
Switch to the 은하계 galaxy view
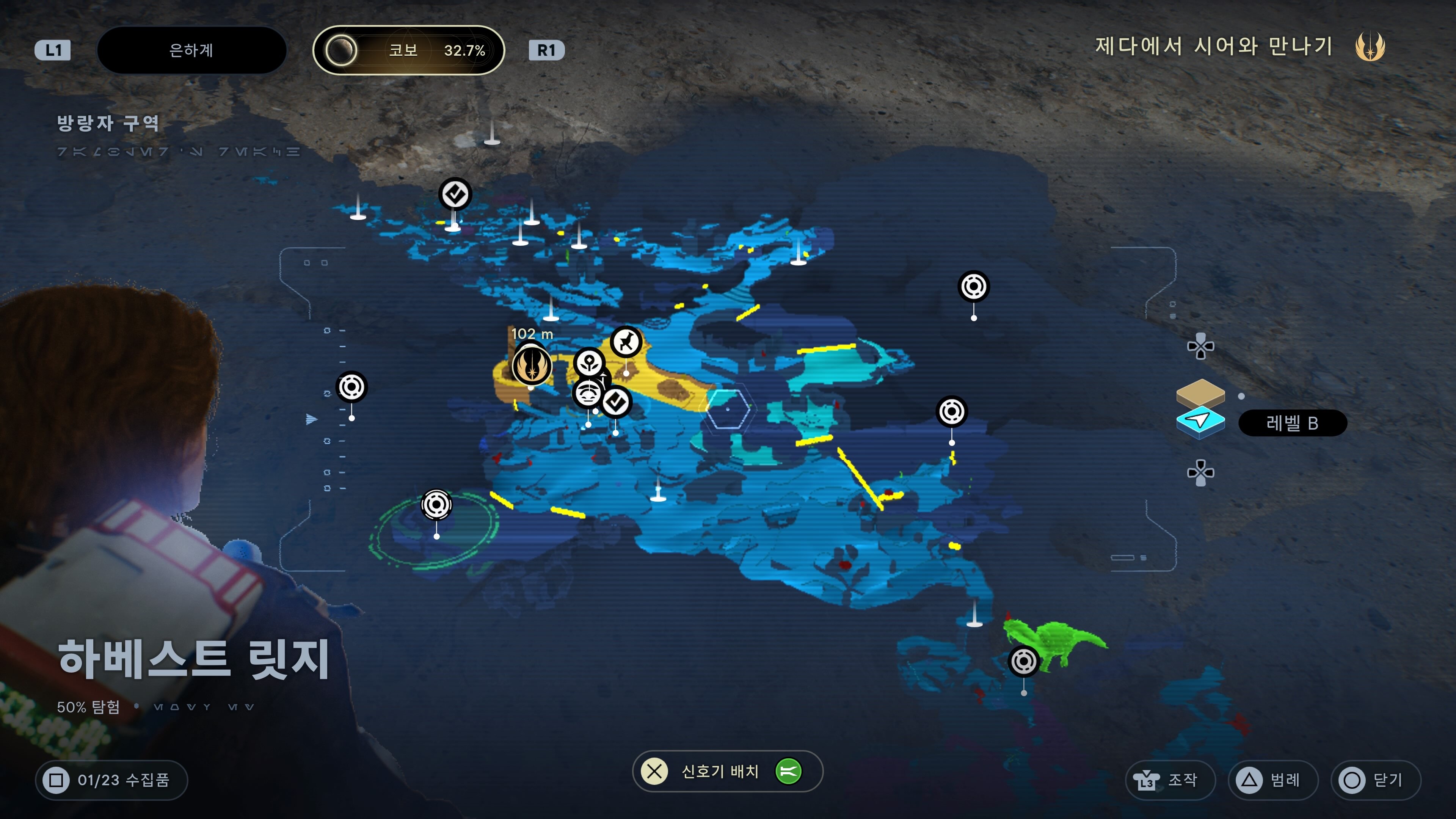pyautogui.click(x=191, y=50)
